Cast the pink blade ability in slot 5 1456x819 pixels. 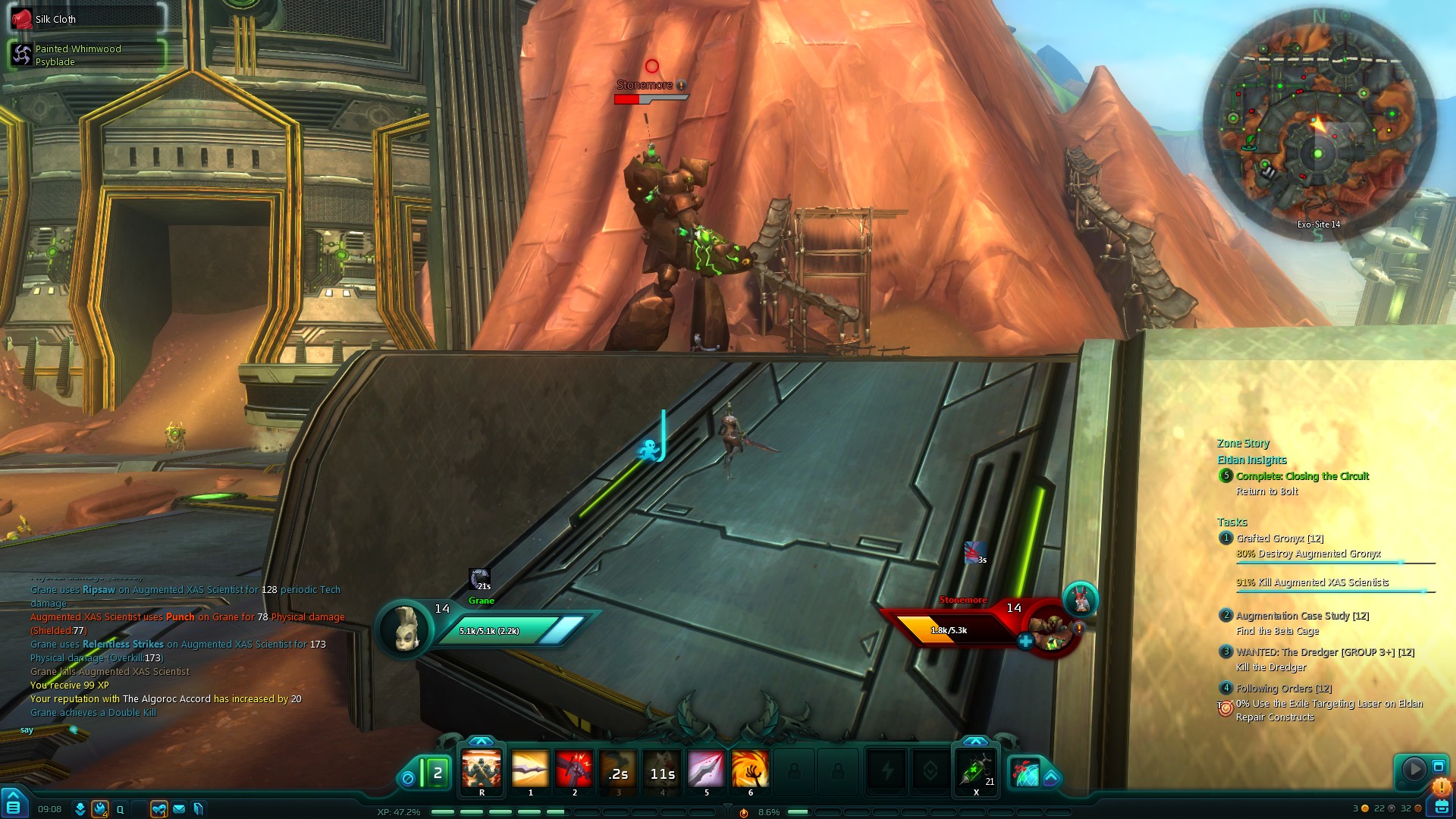[x=706, y=769]
